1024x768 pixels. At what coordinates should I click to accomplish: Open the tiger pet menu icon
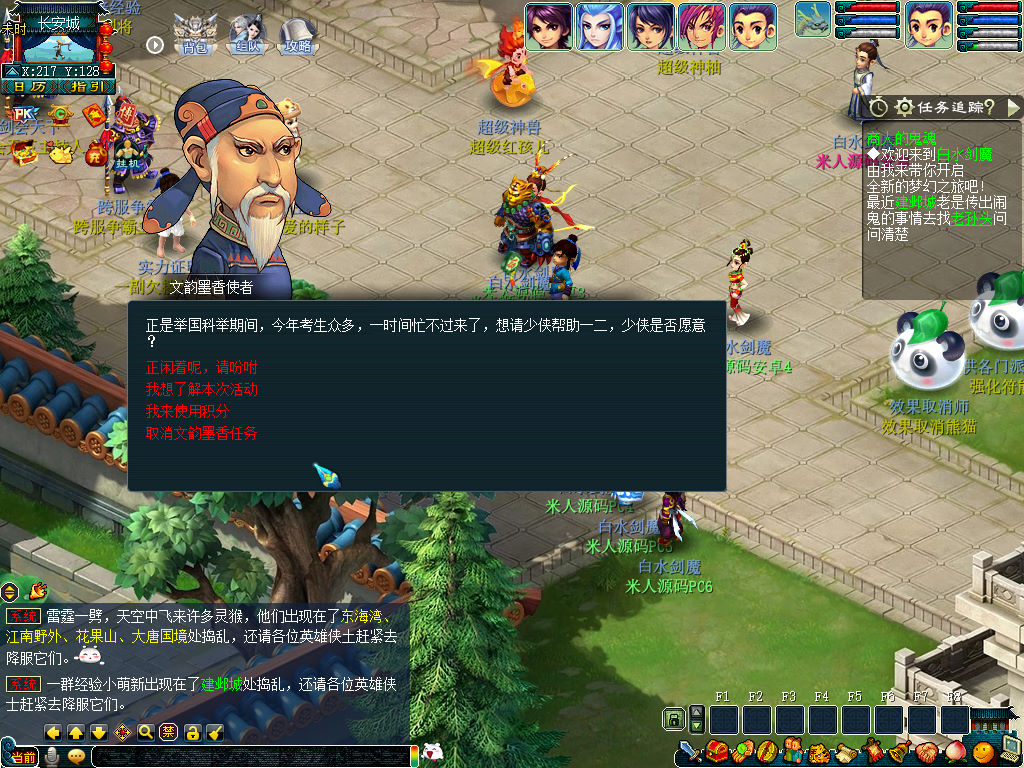[x=818, y=751]
